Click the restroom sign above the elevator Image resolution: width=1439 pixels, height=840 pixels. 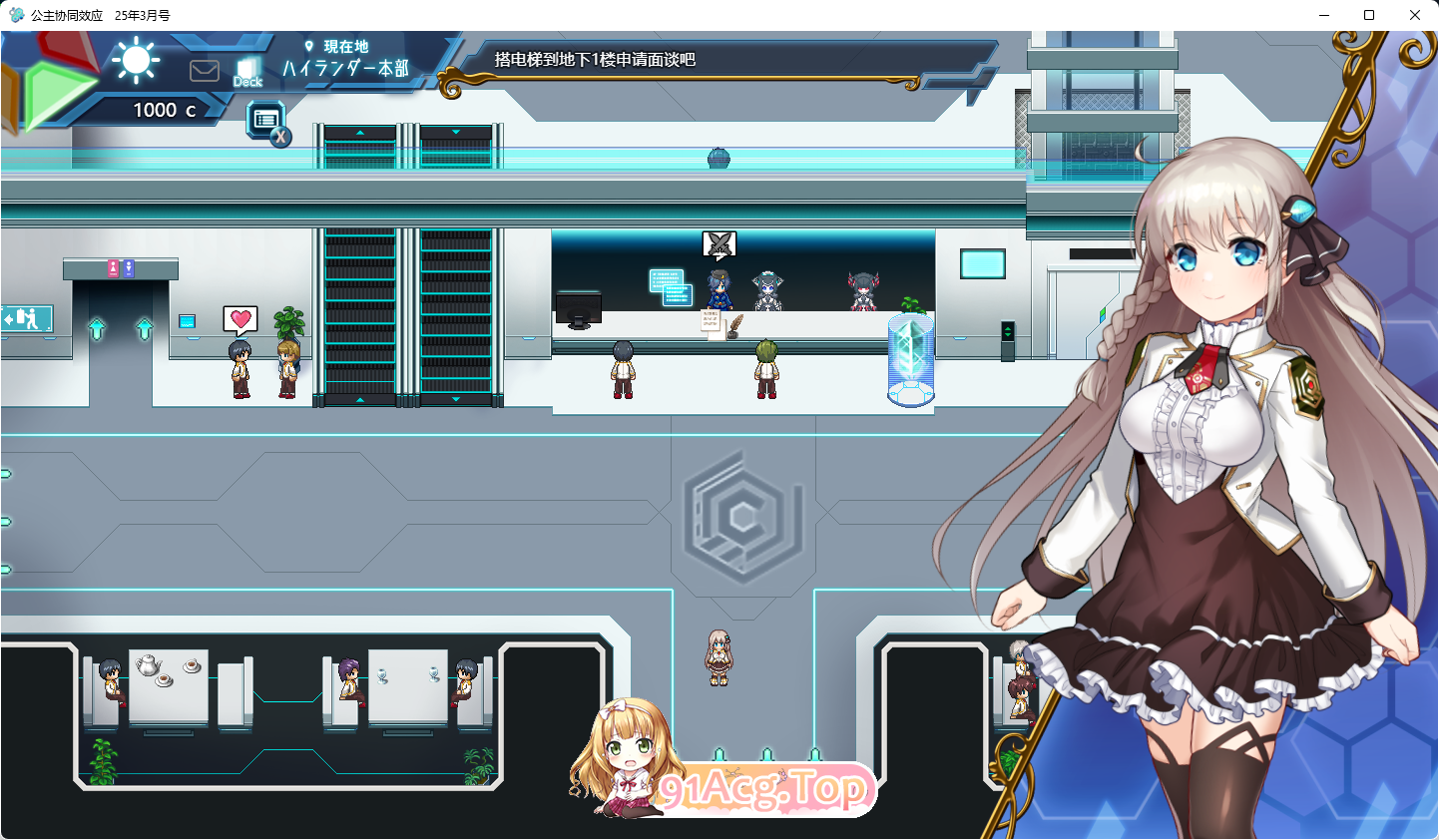point(122,267)
